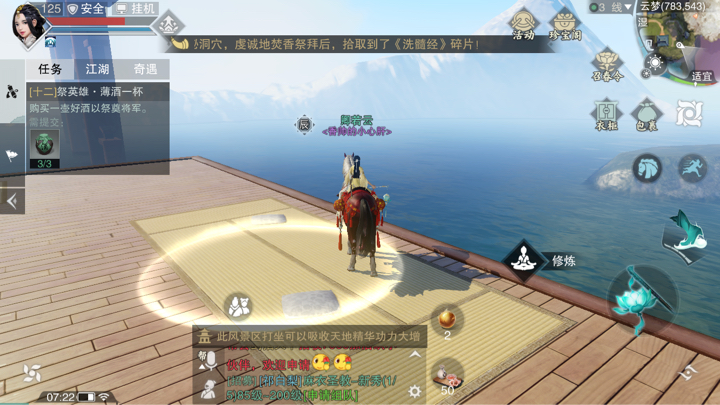This screenshot has width=720, height=405.
Task: Switch to the 江湖 tab
Action: (97, 69)
